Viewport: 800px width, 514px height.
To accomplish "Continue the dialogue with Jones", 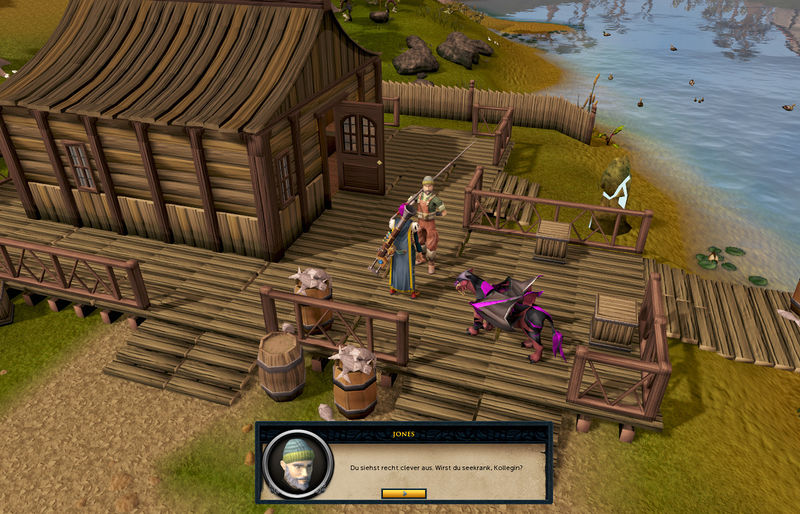I will [404, 493].
